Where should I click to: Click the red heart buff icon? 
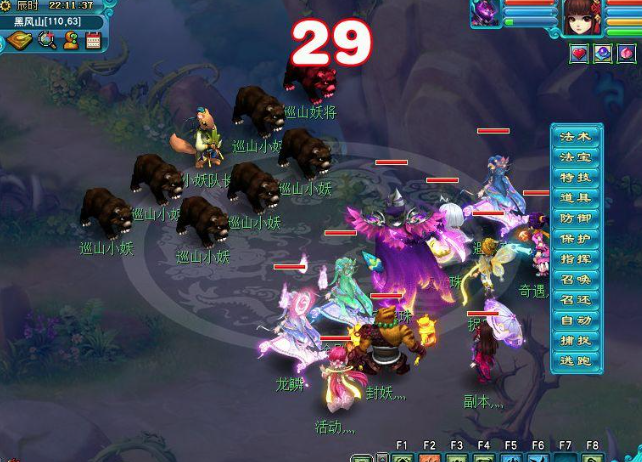579,54
